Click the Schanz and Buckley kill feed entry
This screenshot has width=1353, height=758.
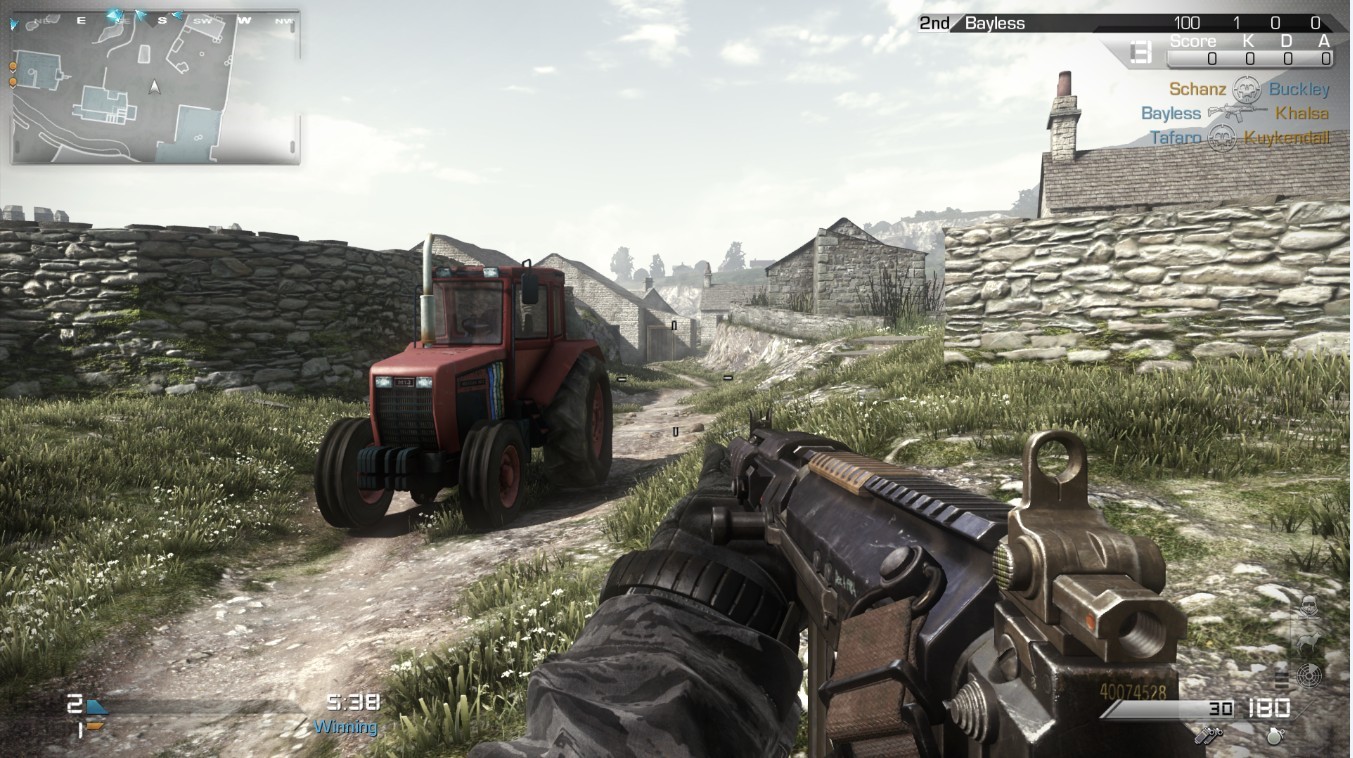pos(1249,89)
